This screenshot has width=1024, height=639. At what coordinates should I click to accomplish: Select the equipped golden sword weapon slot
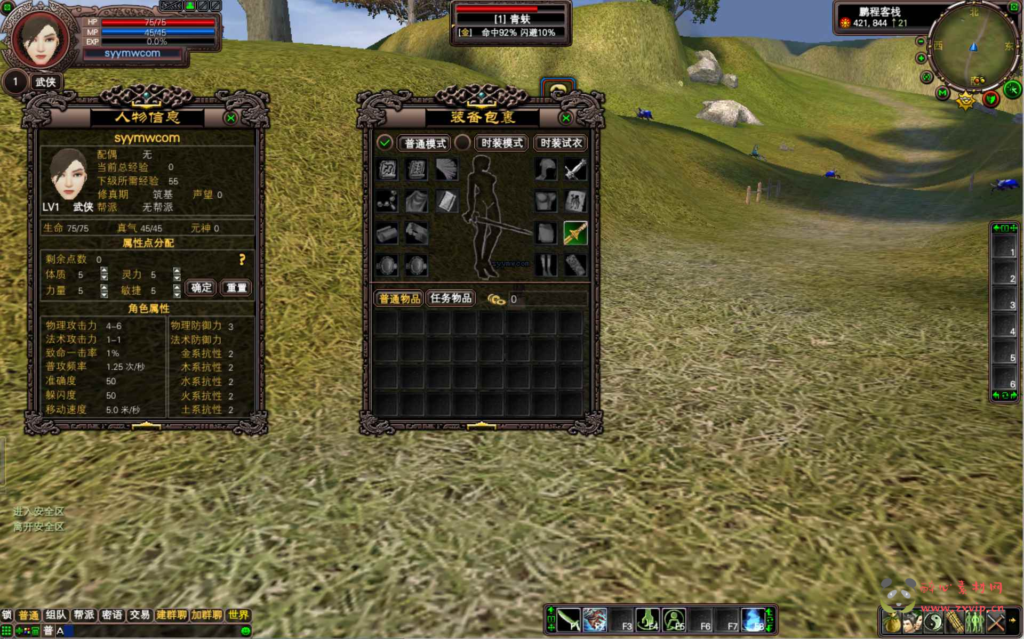pos(574,233)
